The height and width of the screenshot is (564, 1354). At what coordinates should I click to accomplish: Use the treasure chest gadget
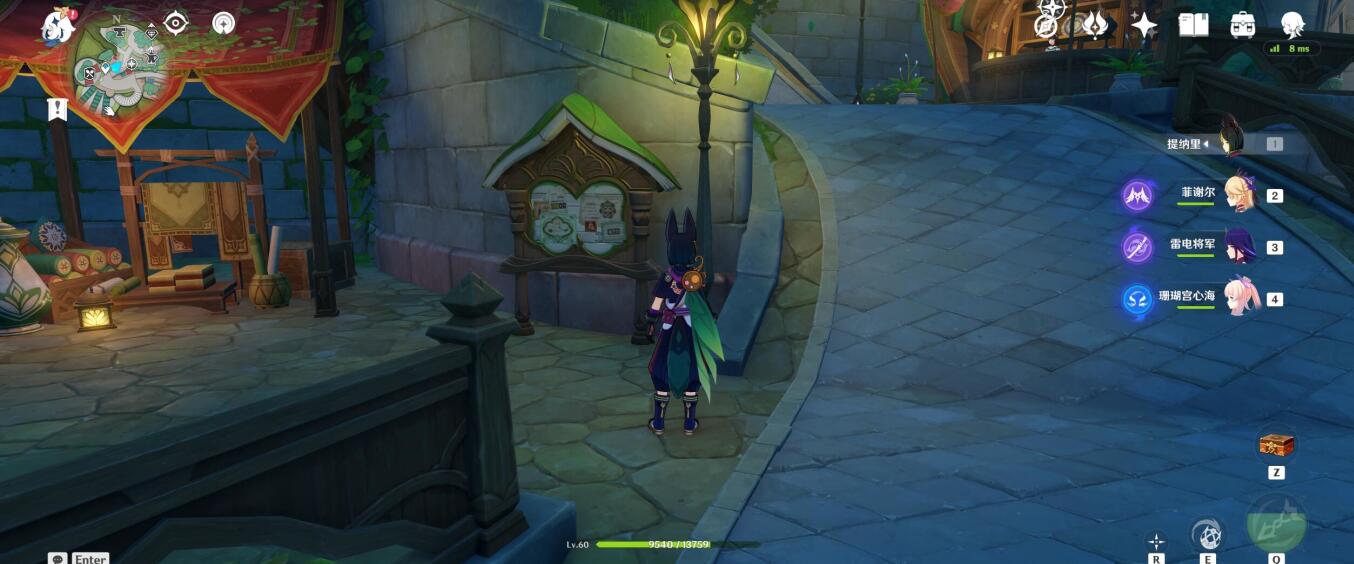pyautogui.click(x=1276, y=445)
